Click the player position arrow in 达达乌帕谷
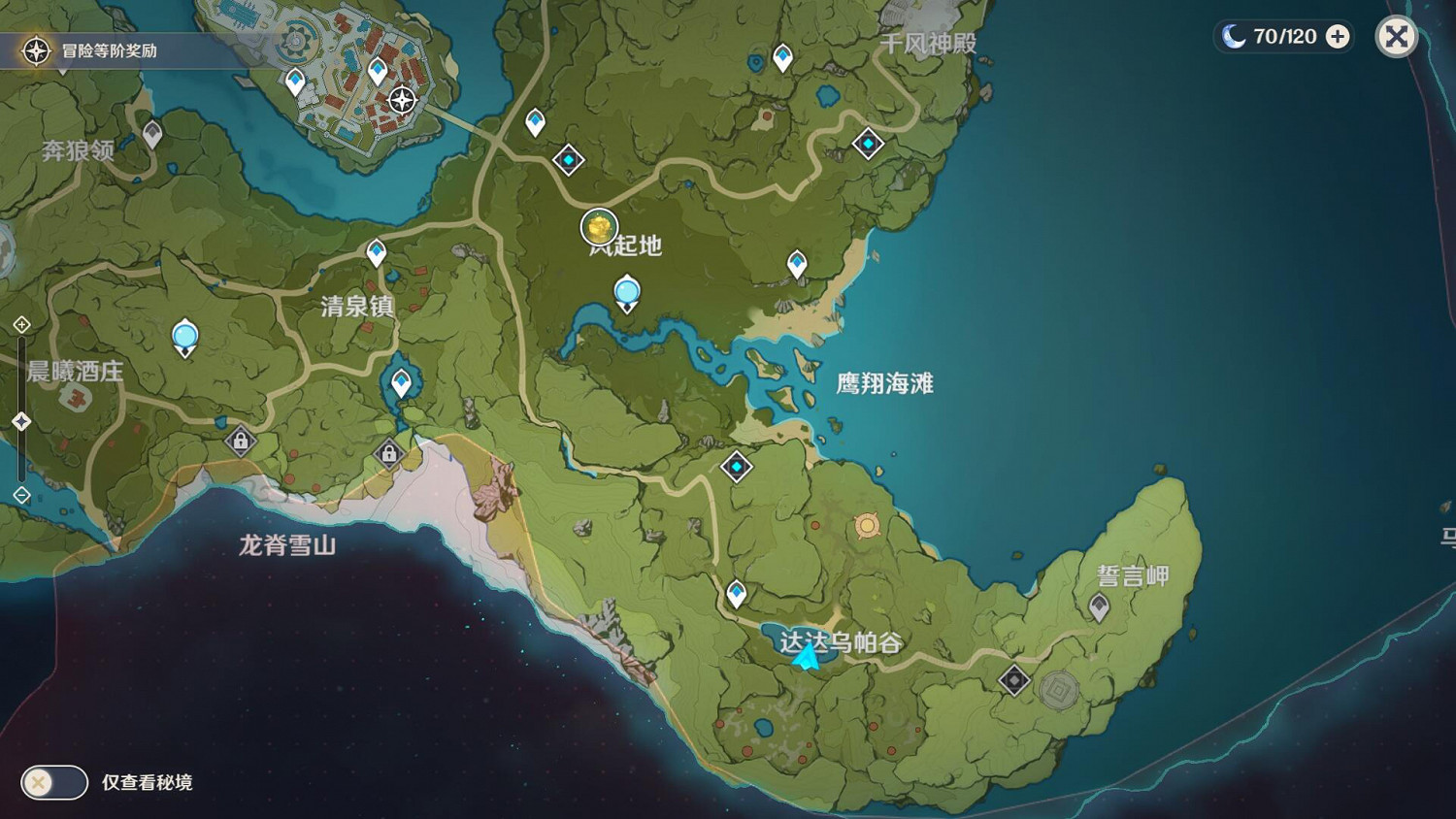 pyautogui.click(x=807, y=661)
